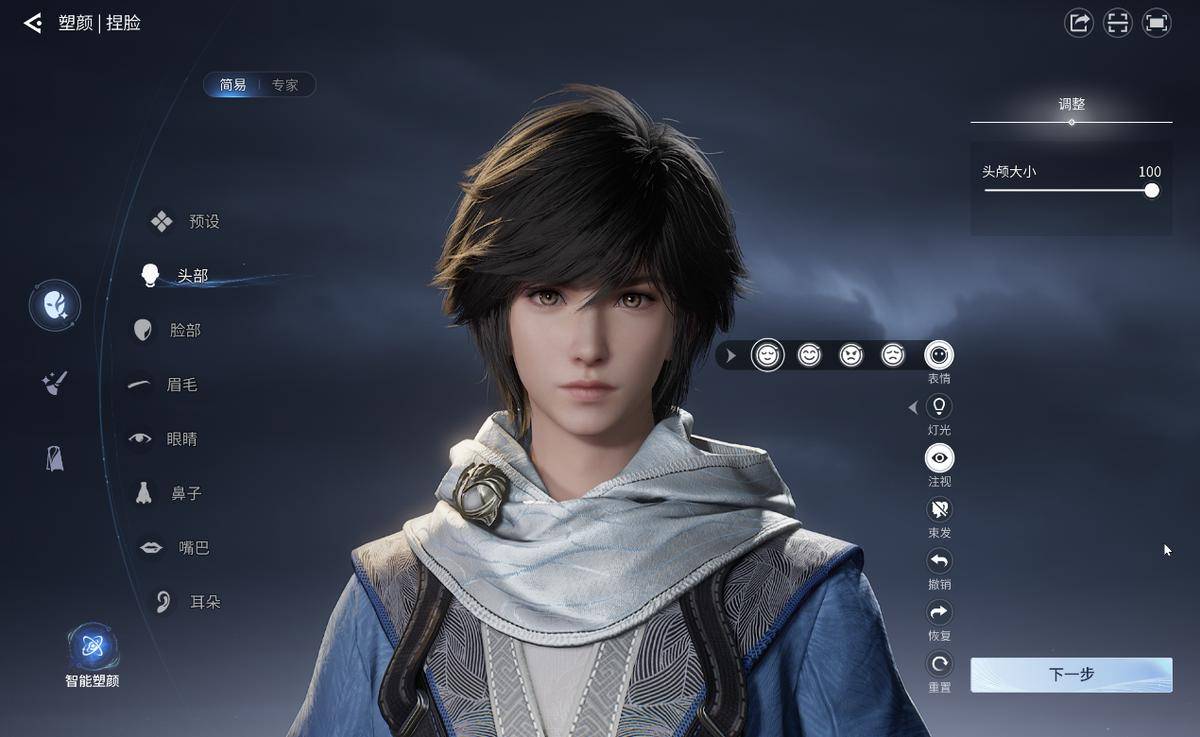Click the share icon at top right

click(1079, 23)
